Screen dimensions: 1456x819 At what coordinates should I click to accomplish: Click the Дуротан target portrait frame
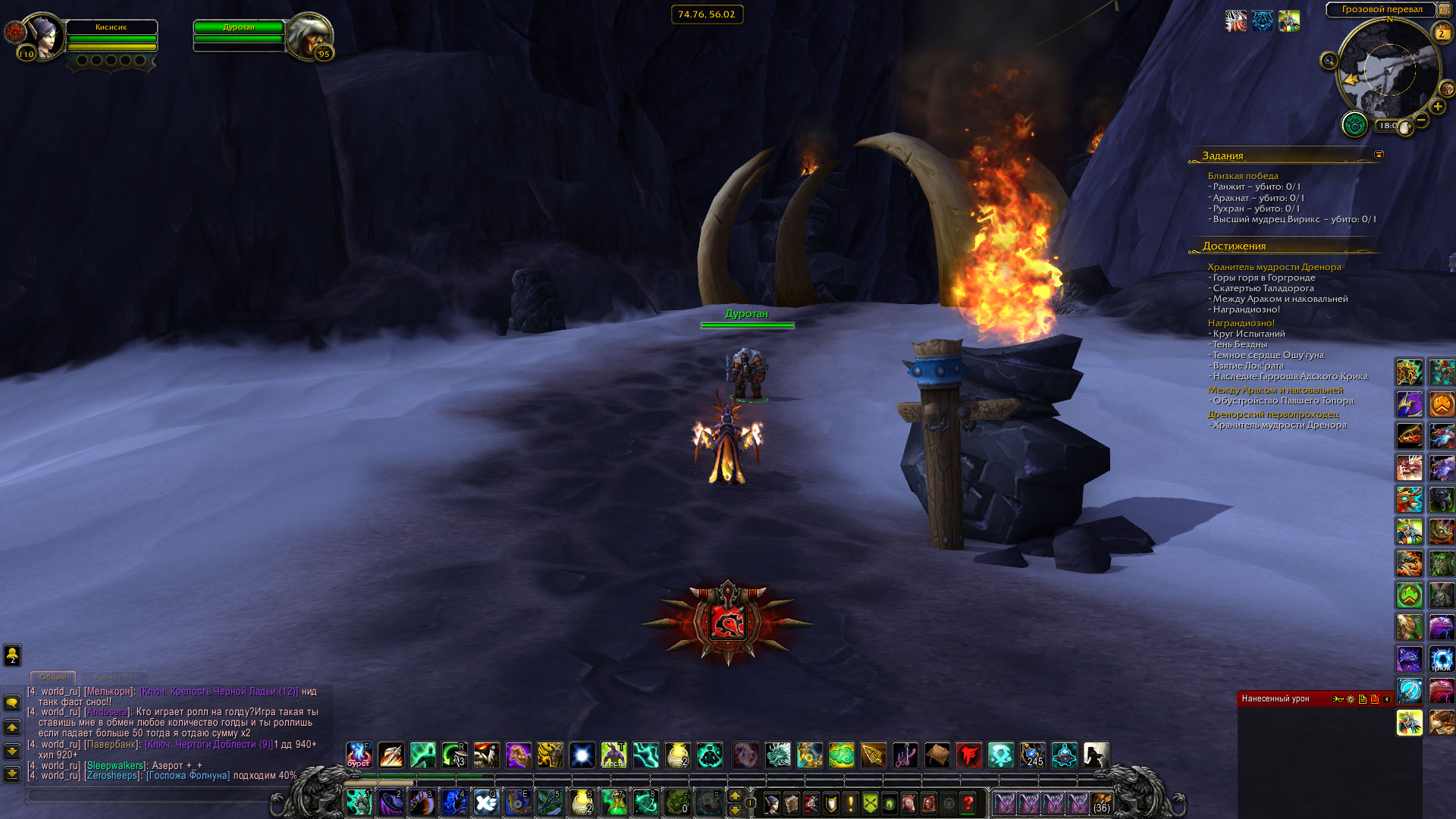tap(309, 36)
